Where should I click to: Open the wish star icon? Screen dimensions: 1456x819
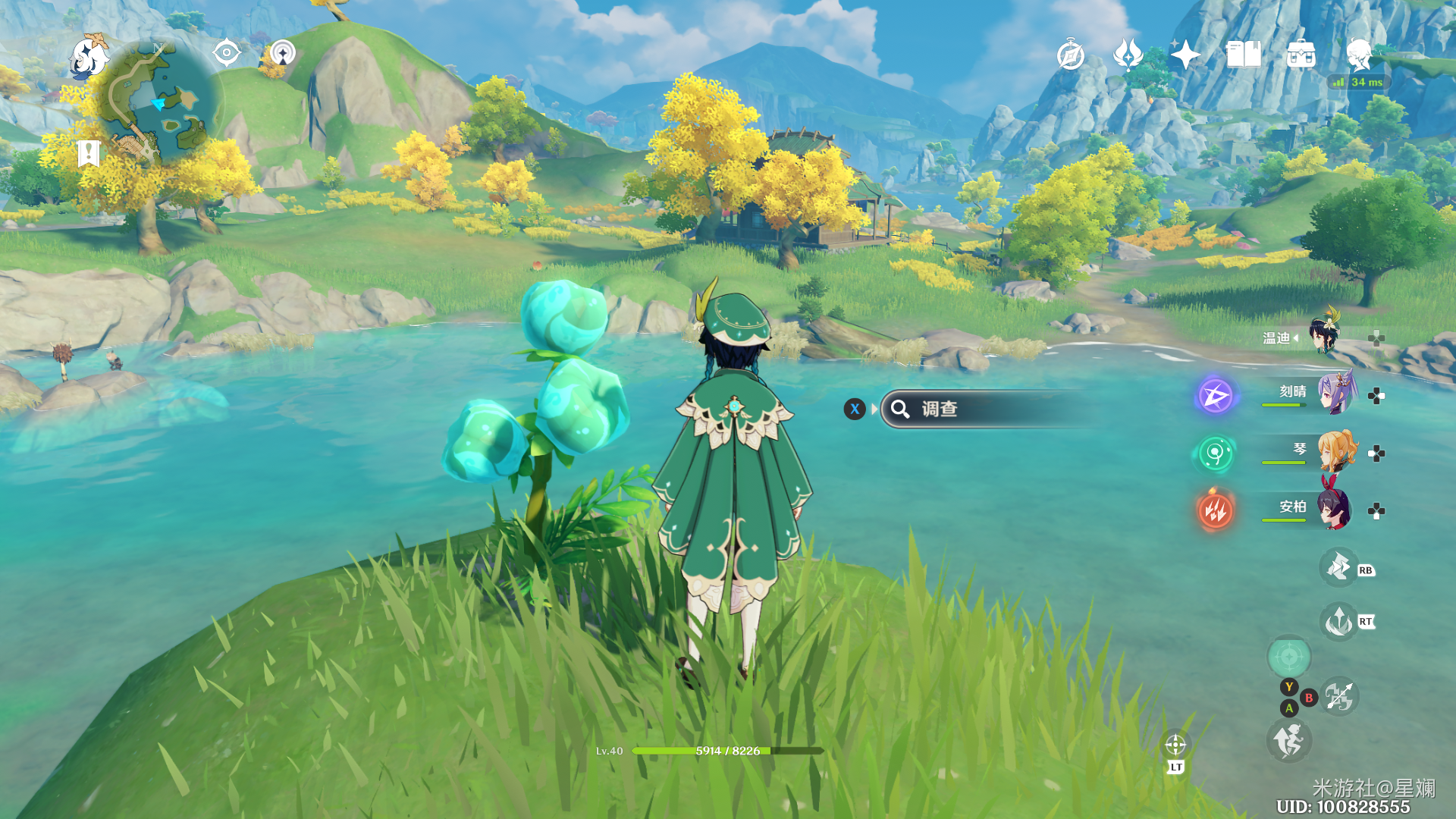coord(1185,55)
